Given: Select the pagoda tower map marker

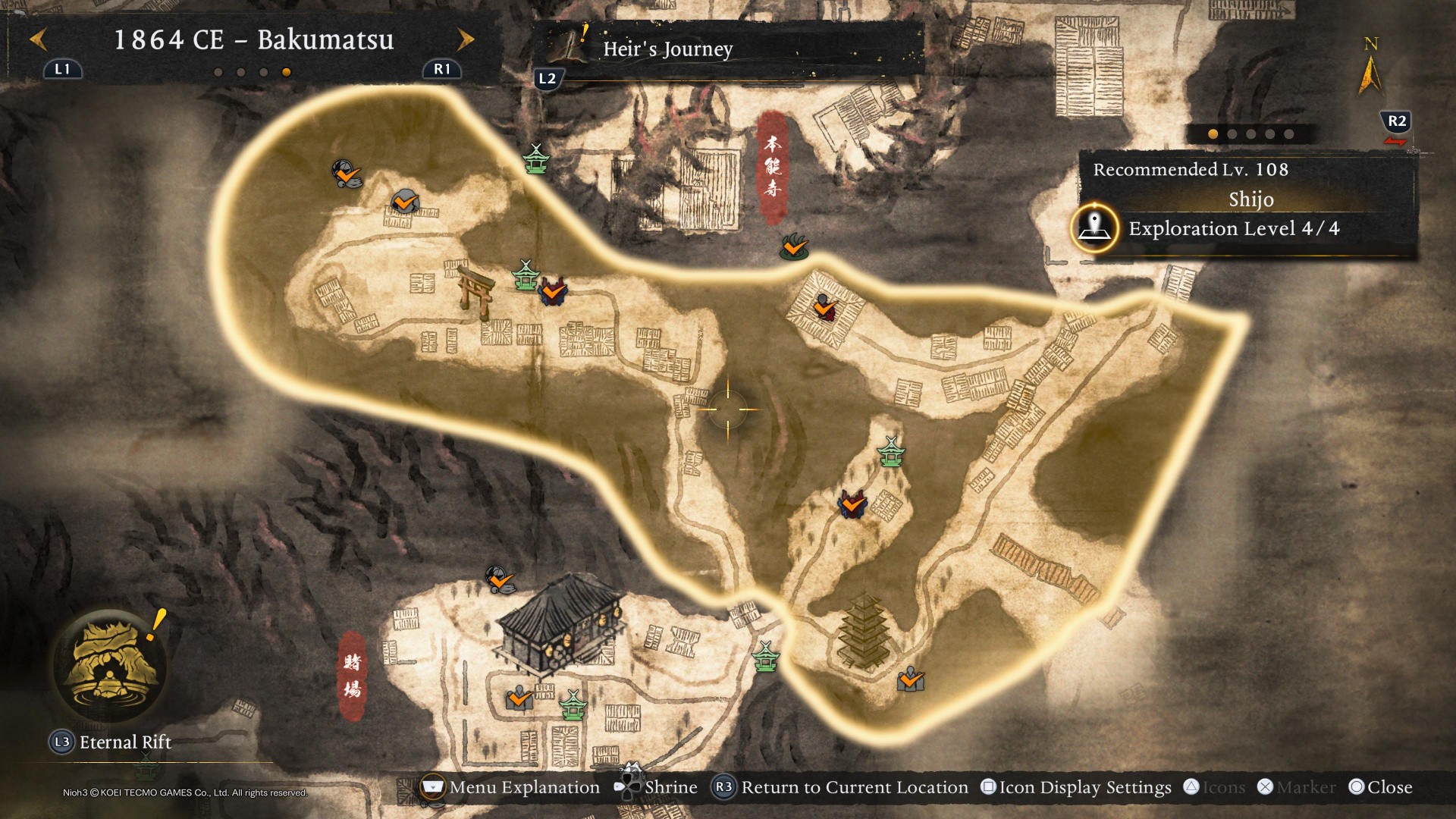Looking at the screenshot, I should coord(864,631).
